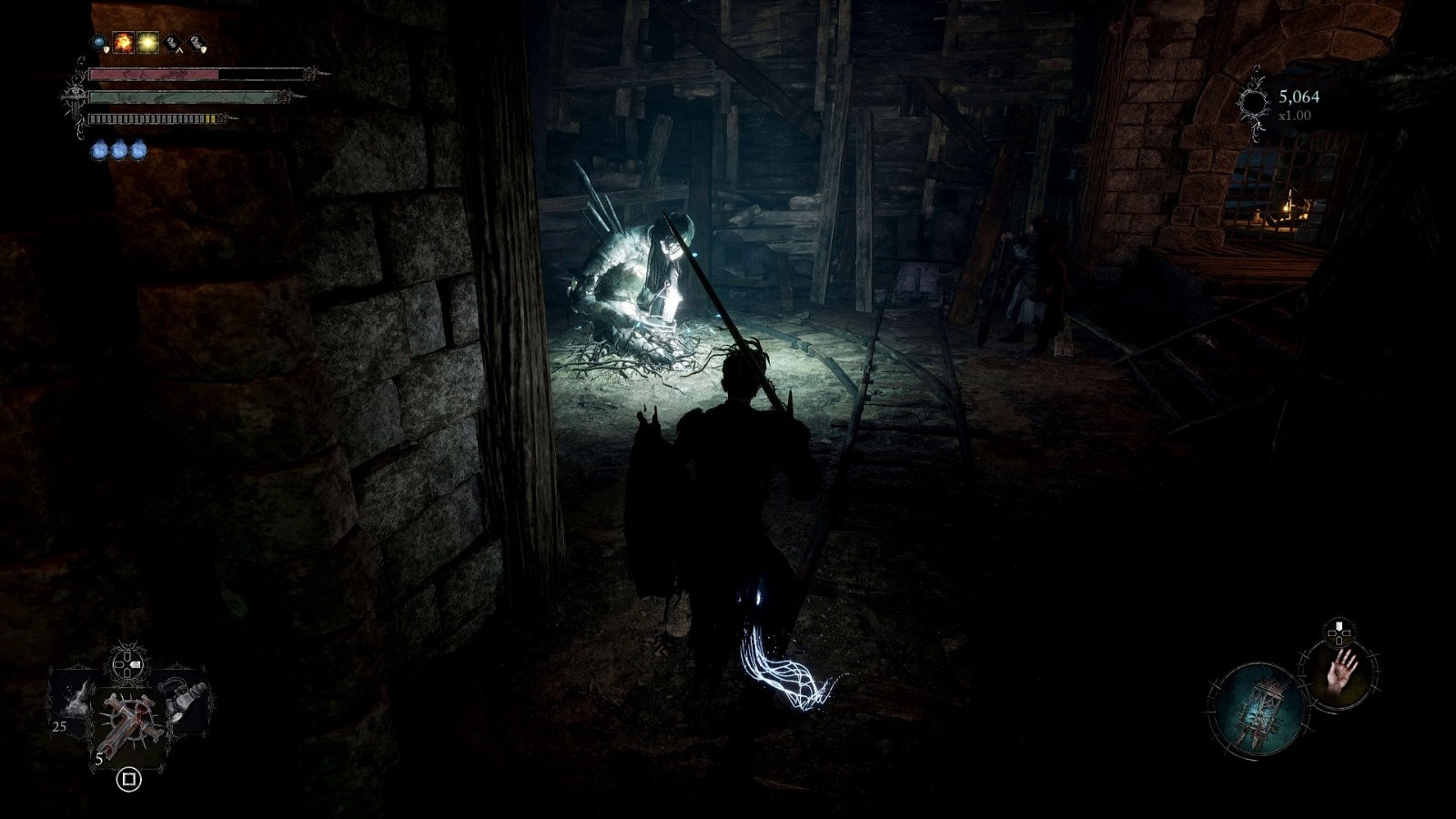Select the empty off-hand palm icon
The image size is (1456, 819).
pos(1342,675)
